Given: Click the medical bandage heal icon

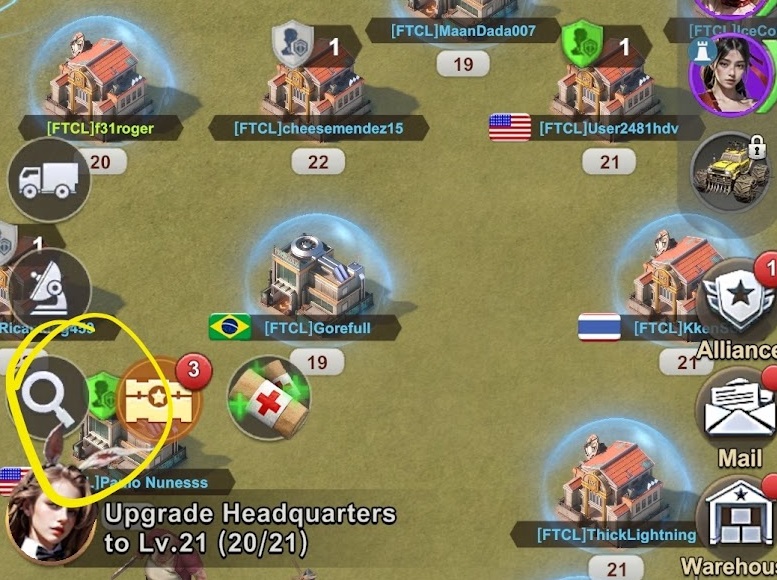Looking at the screenshot, I should 269,399.
